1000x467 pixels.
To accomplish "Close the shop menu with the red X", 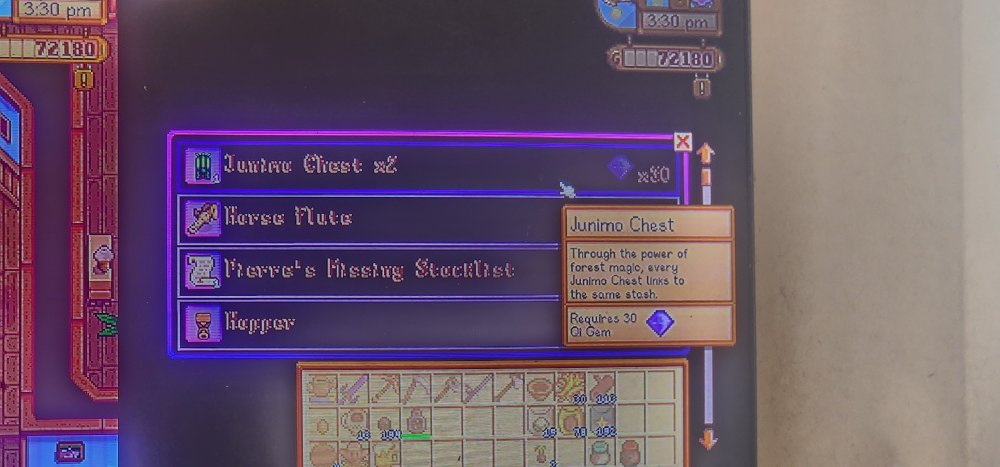I will (683, 141).
